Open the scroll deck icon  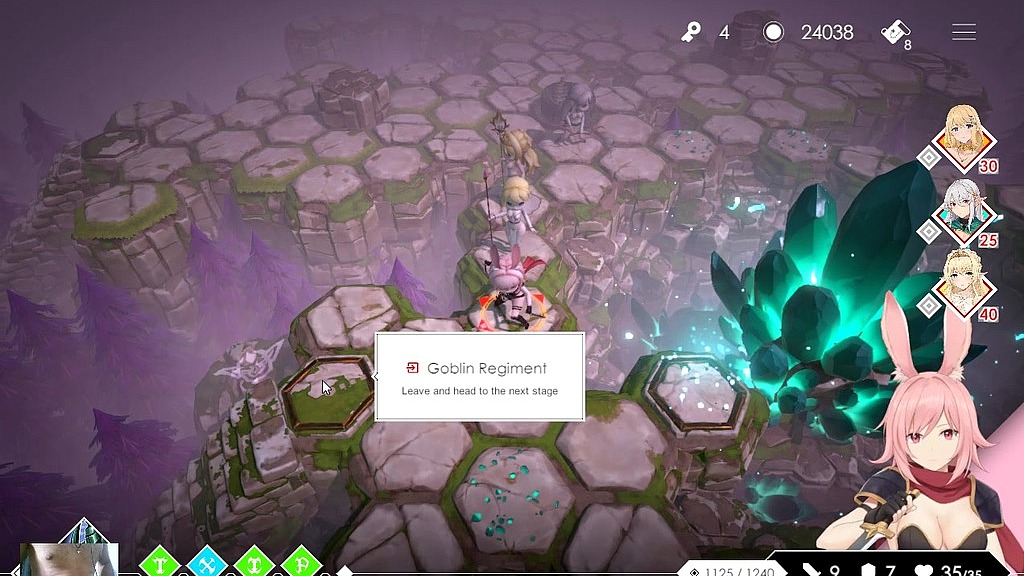click(894, 33)
